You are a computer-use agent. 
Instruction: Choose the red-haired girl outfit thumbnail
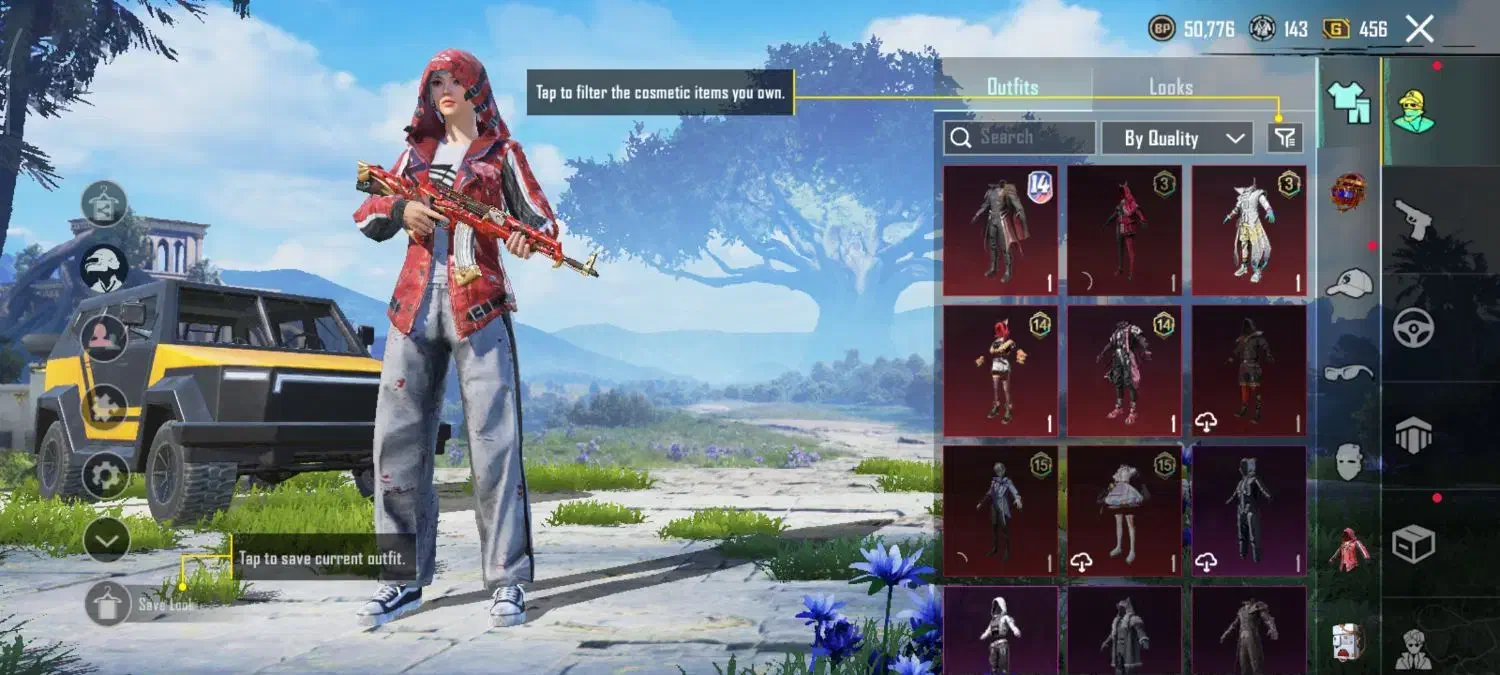click(x=1000, y=371)
